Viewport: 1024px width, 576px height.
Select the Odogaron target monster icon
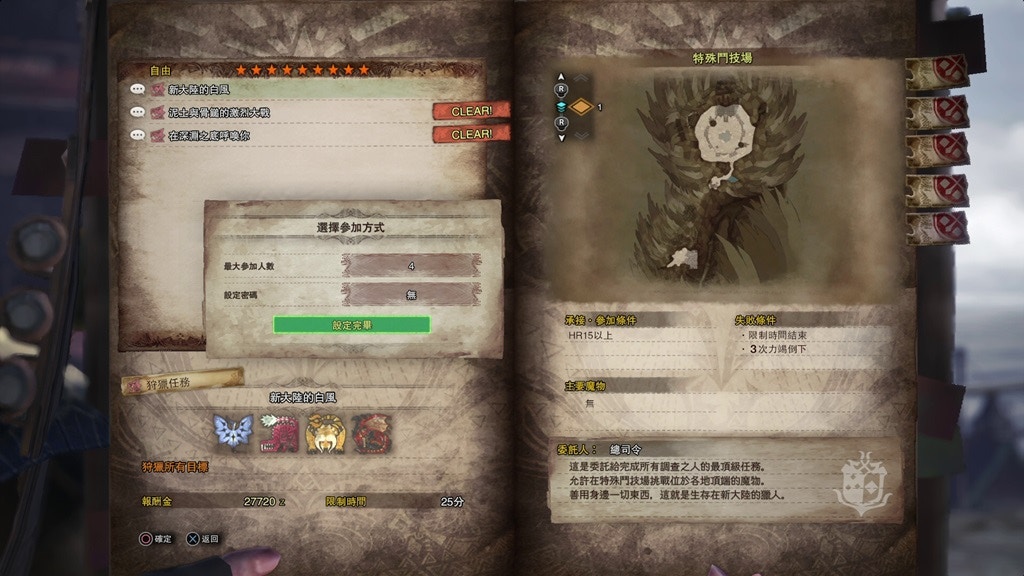[279, 433]
